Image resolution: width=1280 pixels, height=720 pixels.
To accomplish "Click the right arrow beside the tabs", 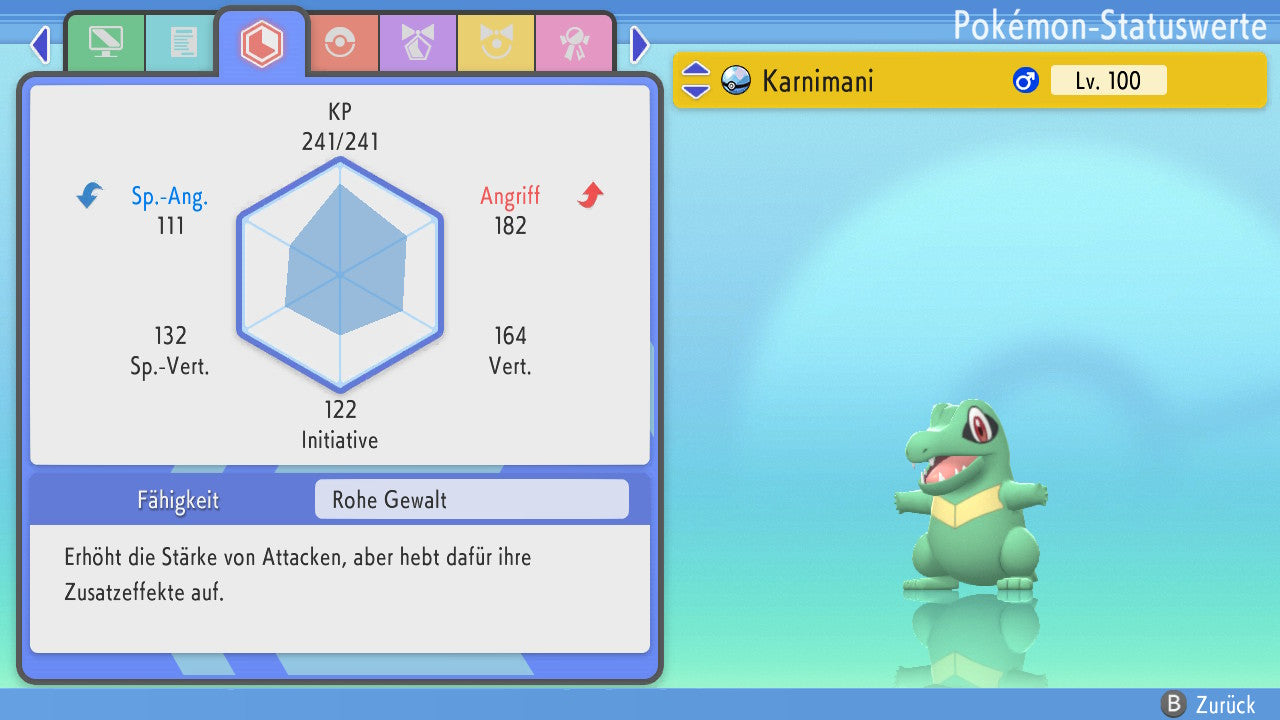I will (x=640, y=44).
